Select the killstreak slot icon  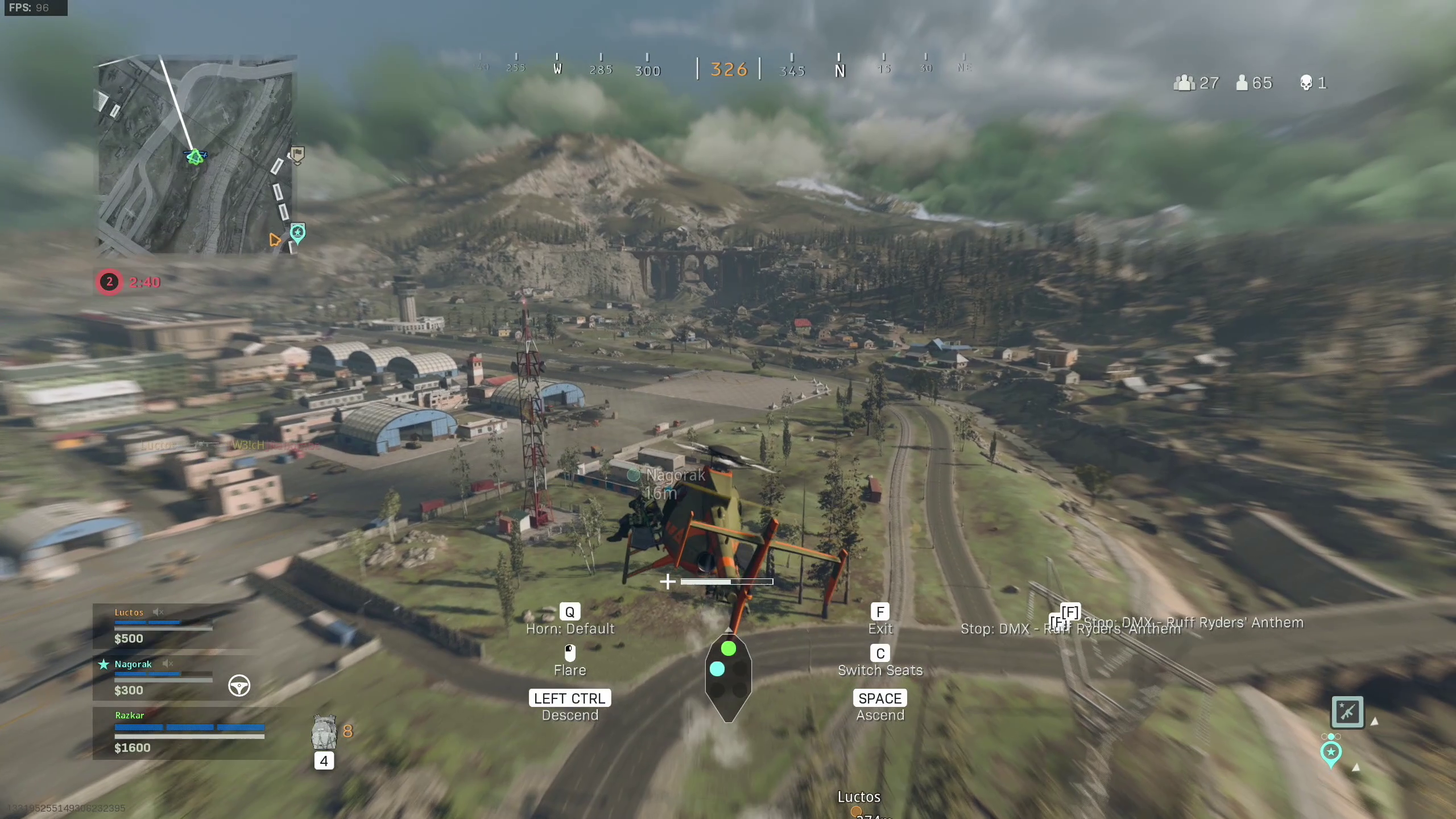pyautogui.click(x=1347, y=712)
